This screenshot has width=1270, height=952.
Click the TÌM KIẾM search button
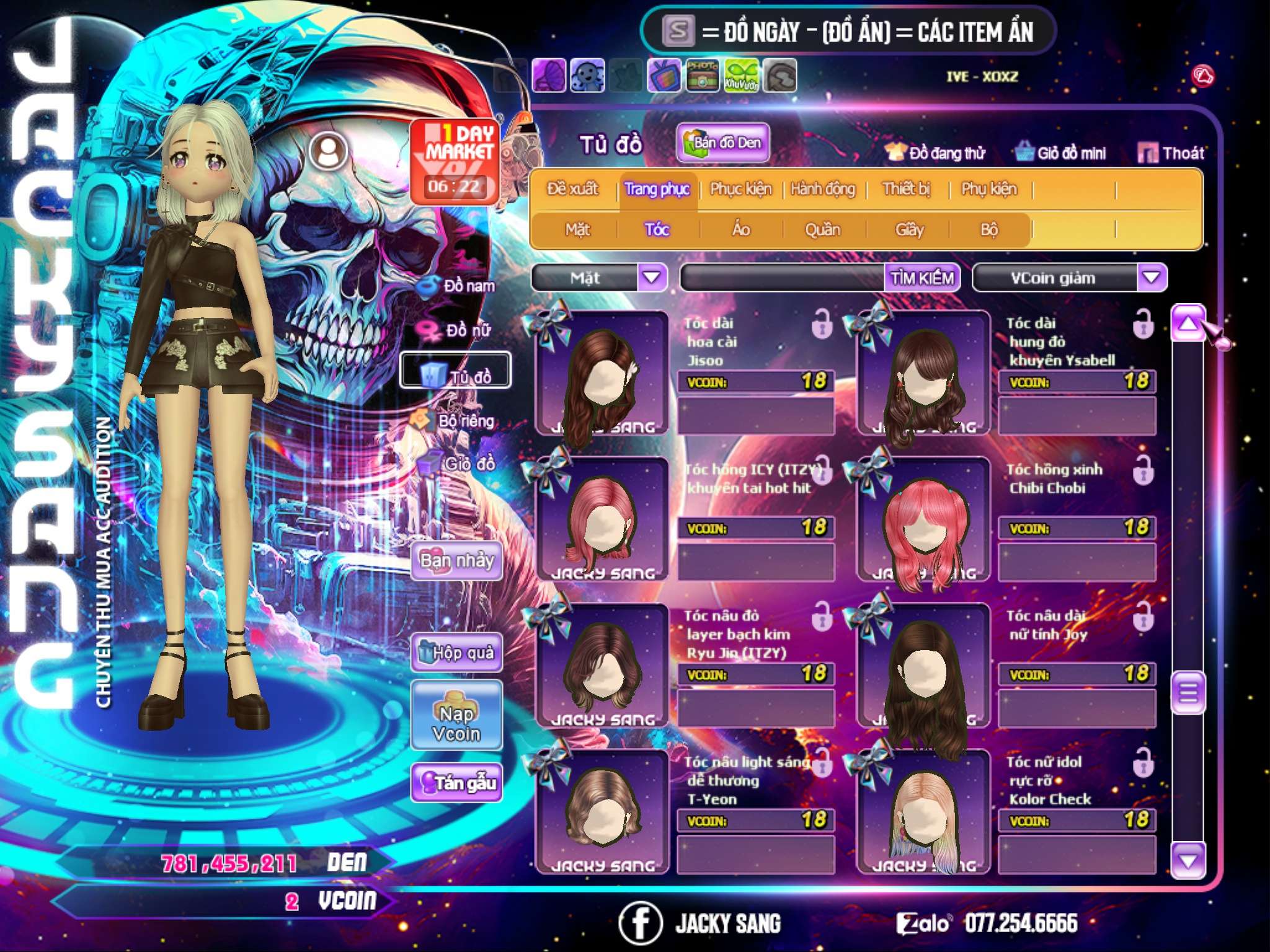pos(922,278)
